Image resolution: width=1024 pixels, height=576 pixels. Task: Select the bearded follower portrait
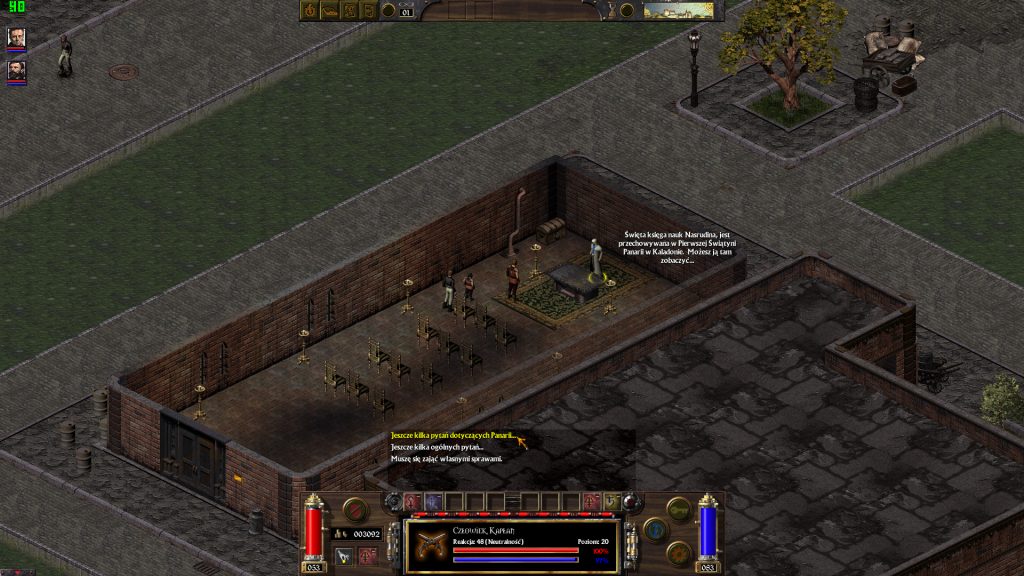coord(17,71)
